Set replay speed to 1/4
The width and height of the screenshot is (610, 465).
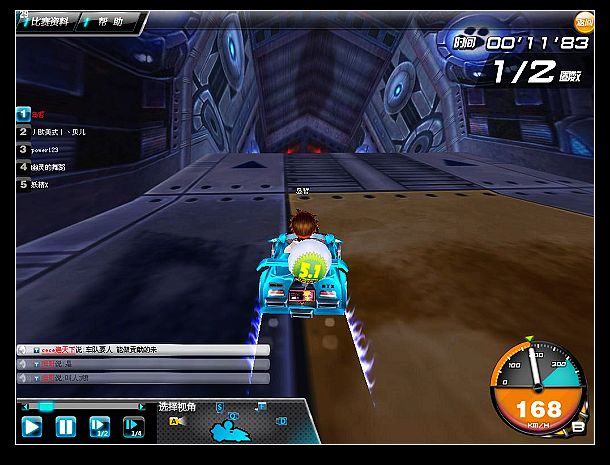[133, 427]
